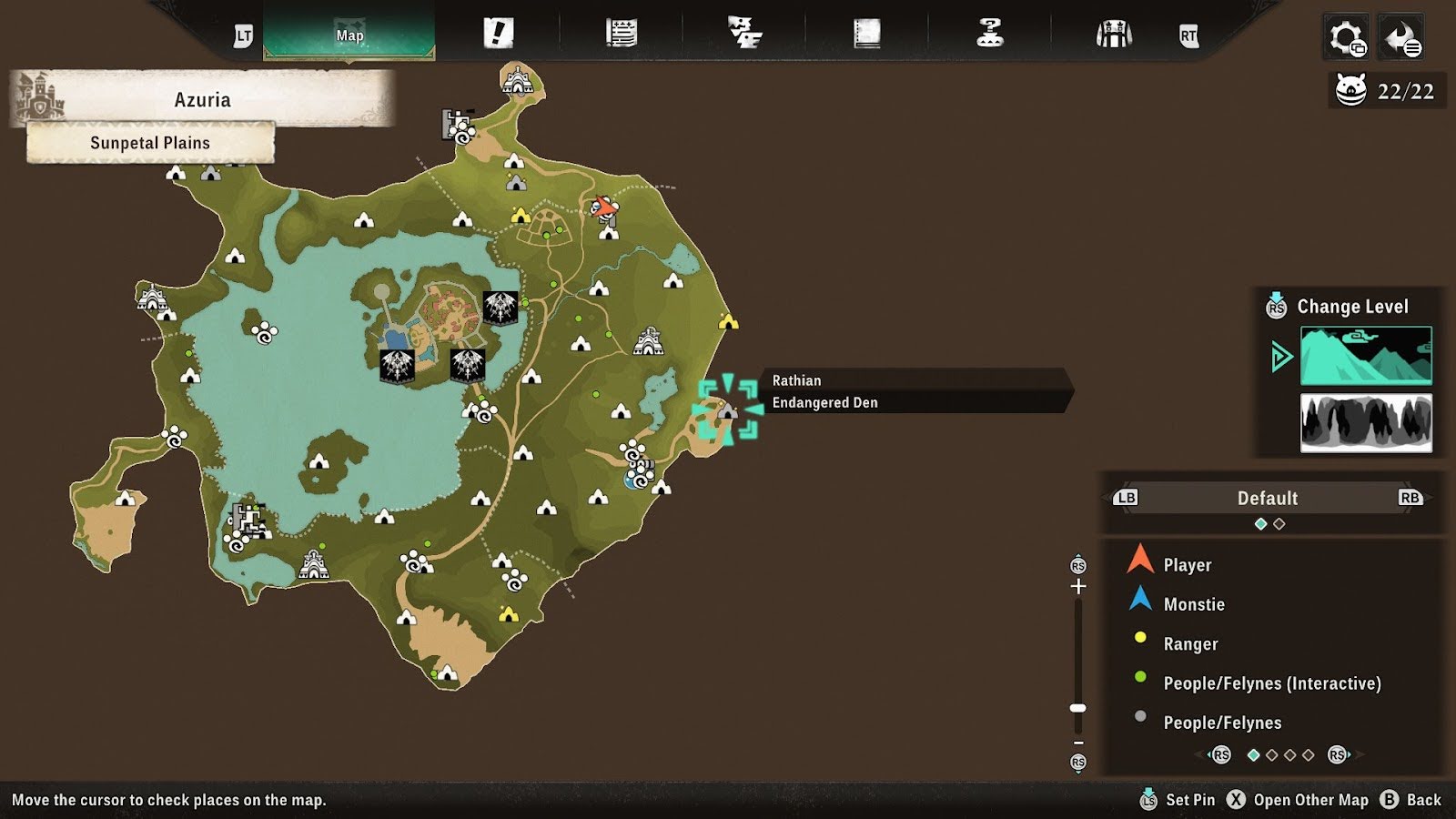
Task: Open the question mark figure tab
Action: pyautogui.click(x=989, y=34)
